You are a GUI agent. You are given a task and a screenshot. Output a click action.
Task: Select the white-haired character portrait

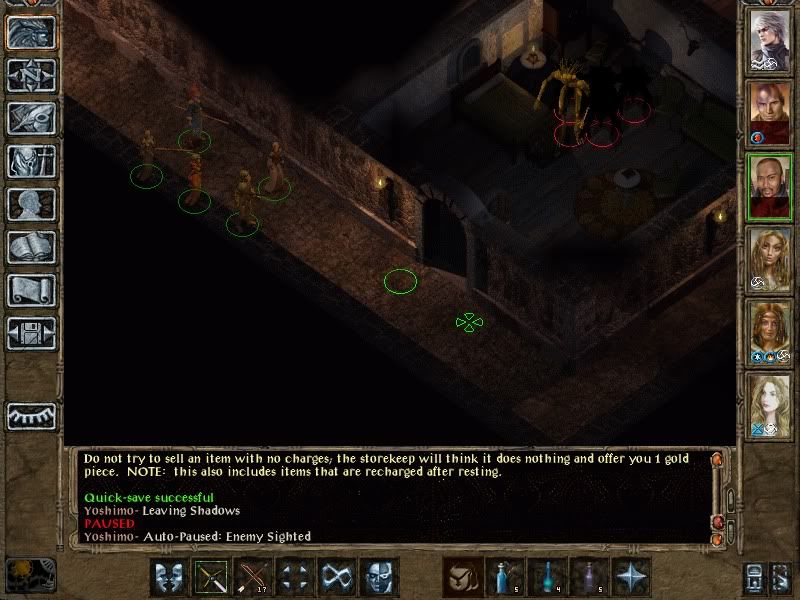tap(770, 39)
